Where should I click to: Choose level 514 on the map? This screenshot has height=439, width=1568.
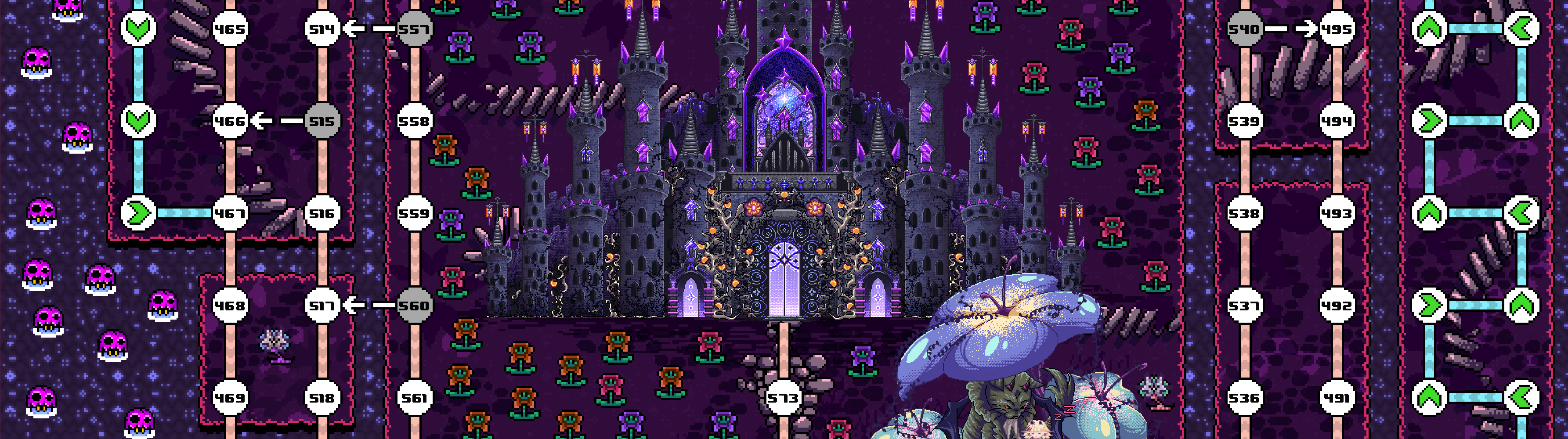click(x=322, y=29)
